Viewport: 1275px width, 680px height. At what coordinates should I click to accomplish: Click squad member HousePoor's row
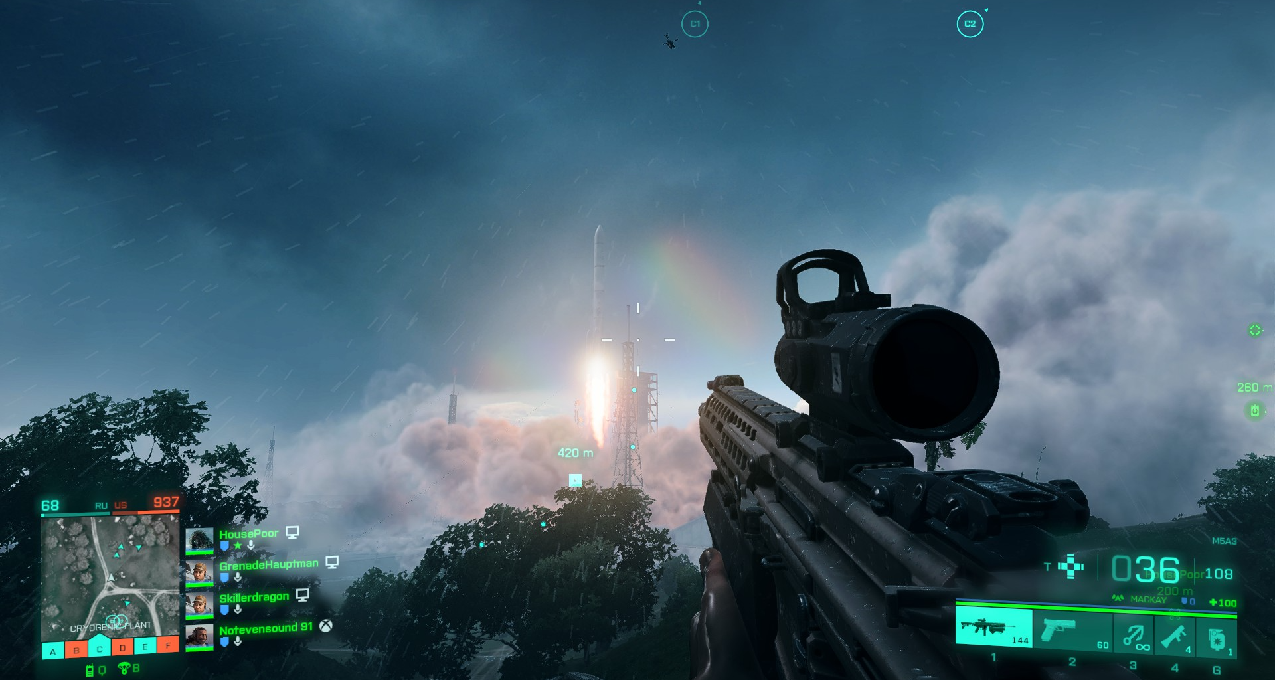250,539
